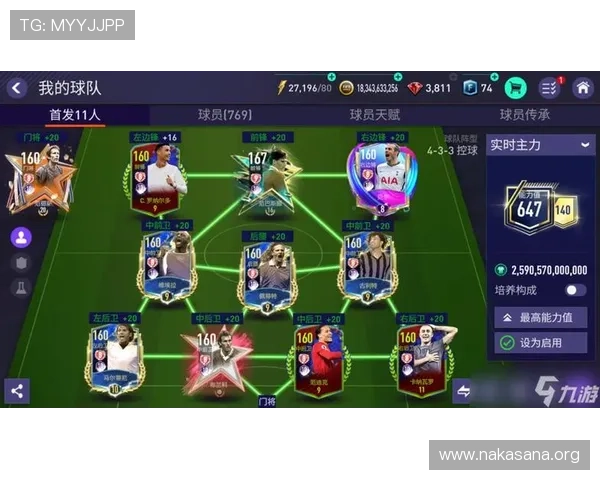Switch to the 球员天赋 tab
Viewport: 600px width, 480px height.
375,115
